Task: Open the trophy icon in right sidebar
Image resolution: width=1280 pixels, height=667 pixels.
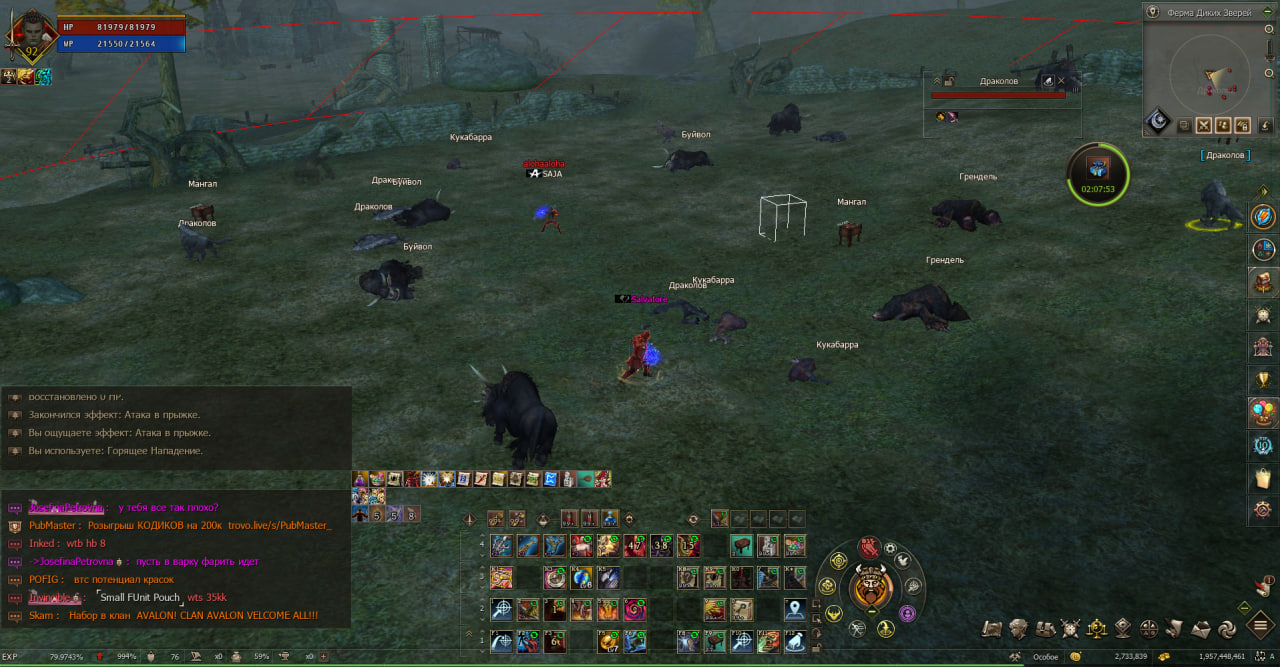Action: pos(1263,380)
